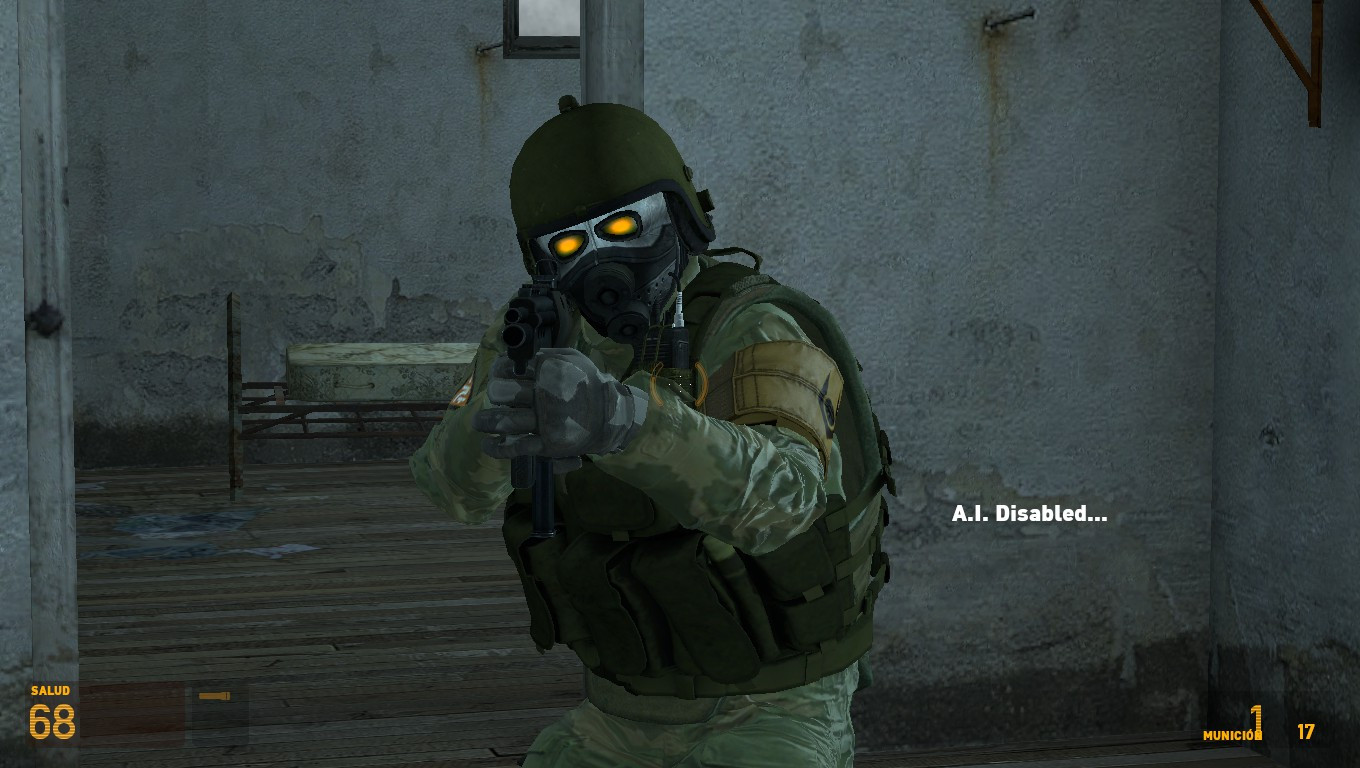Screen dimensions: 1360x768
Task: Select the SALUD health counter showing 68
Action: (x=52, y=720)
